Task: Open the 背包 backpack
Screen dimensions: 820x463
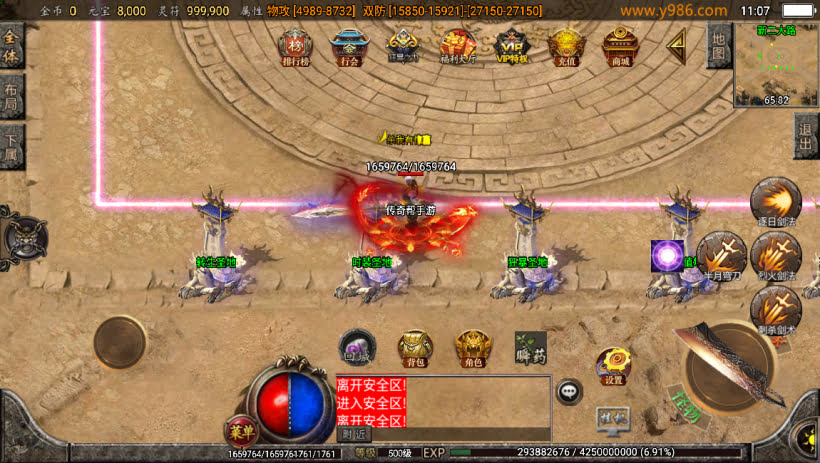Action: 416,348
